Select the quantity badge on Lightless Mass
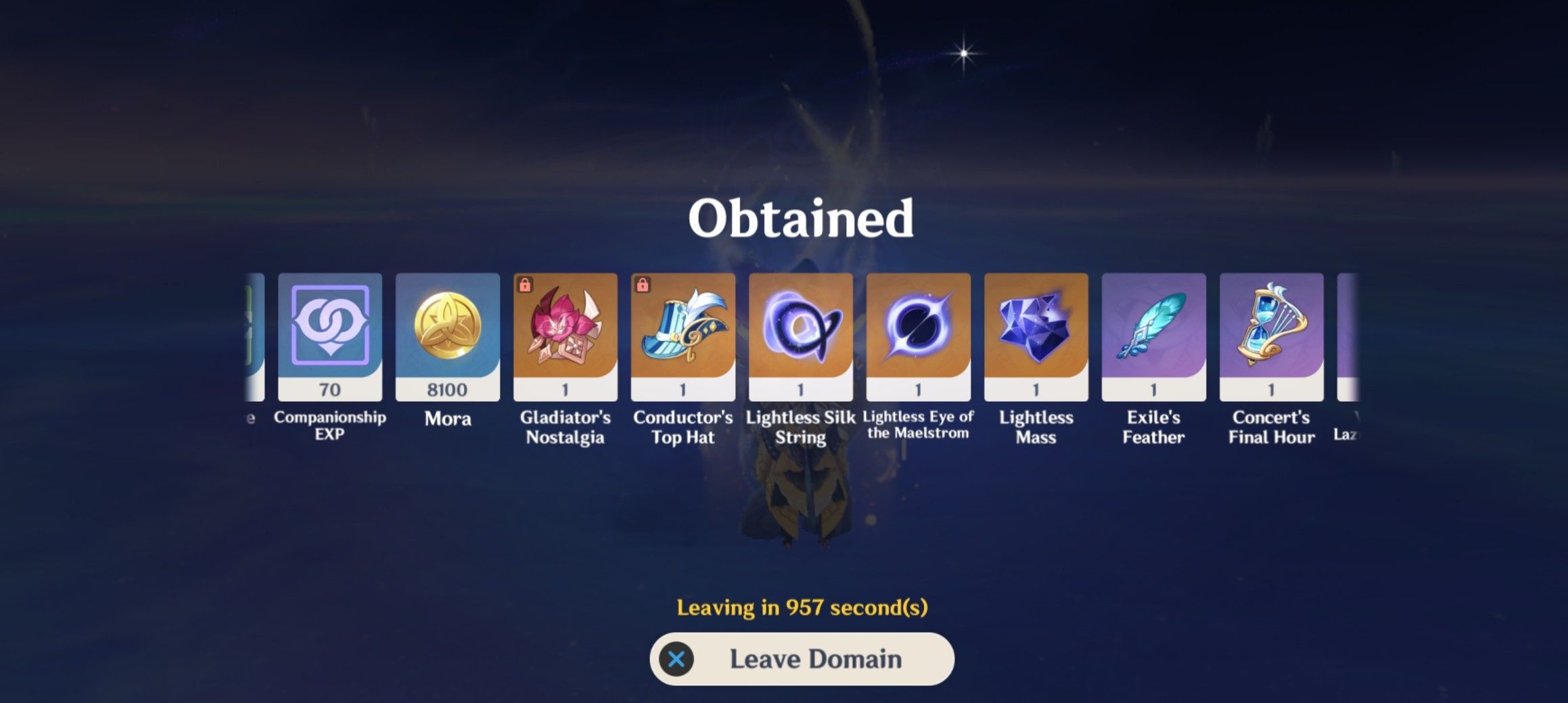 click(x=1035, y=388)
